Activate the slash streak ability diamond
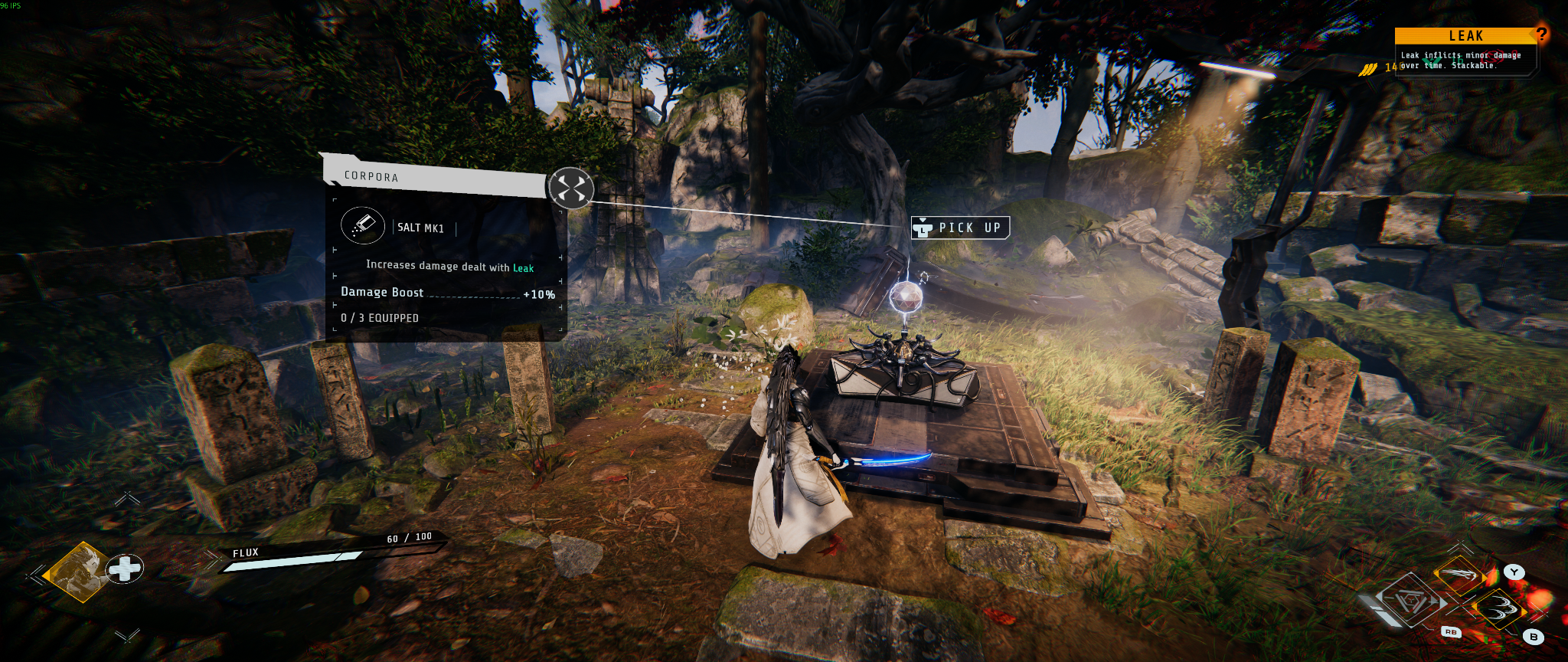Image resolution: width=1568 pixels, height=662 pixels. [x=1460, y=574]
